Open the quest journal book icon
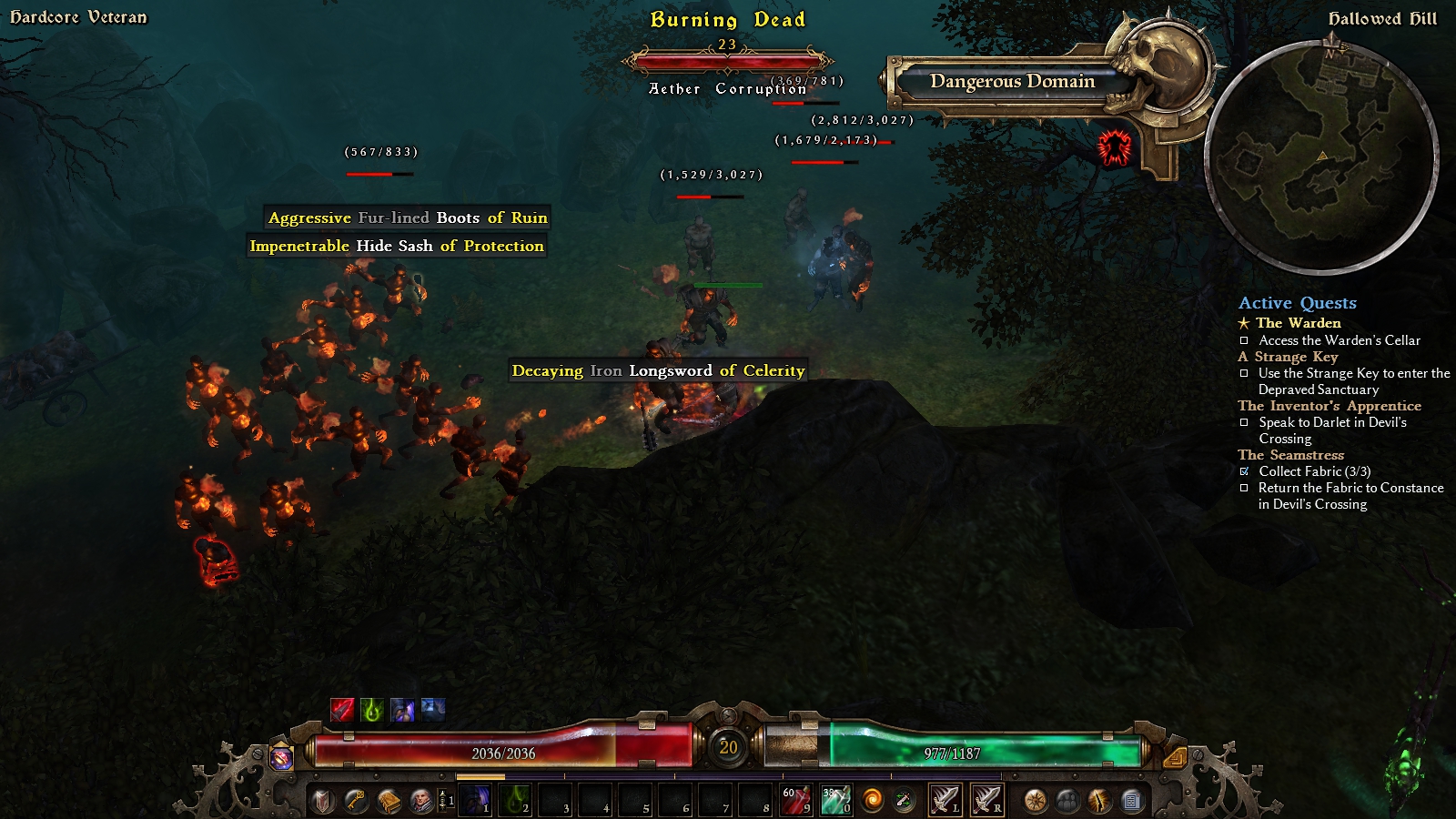This screenshot has height=819, width=1456. [389, 801]
